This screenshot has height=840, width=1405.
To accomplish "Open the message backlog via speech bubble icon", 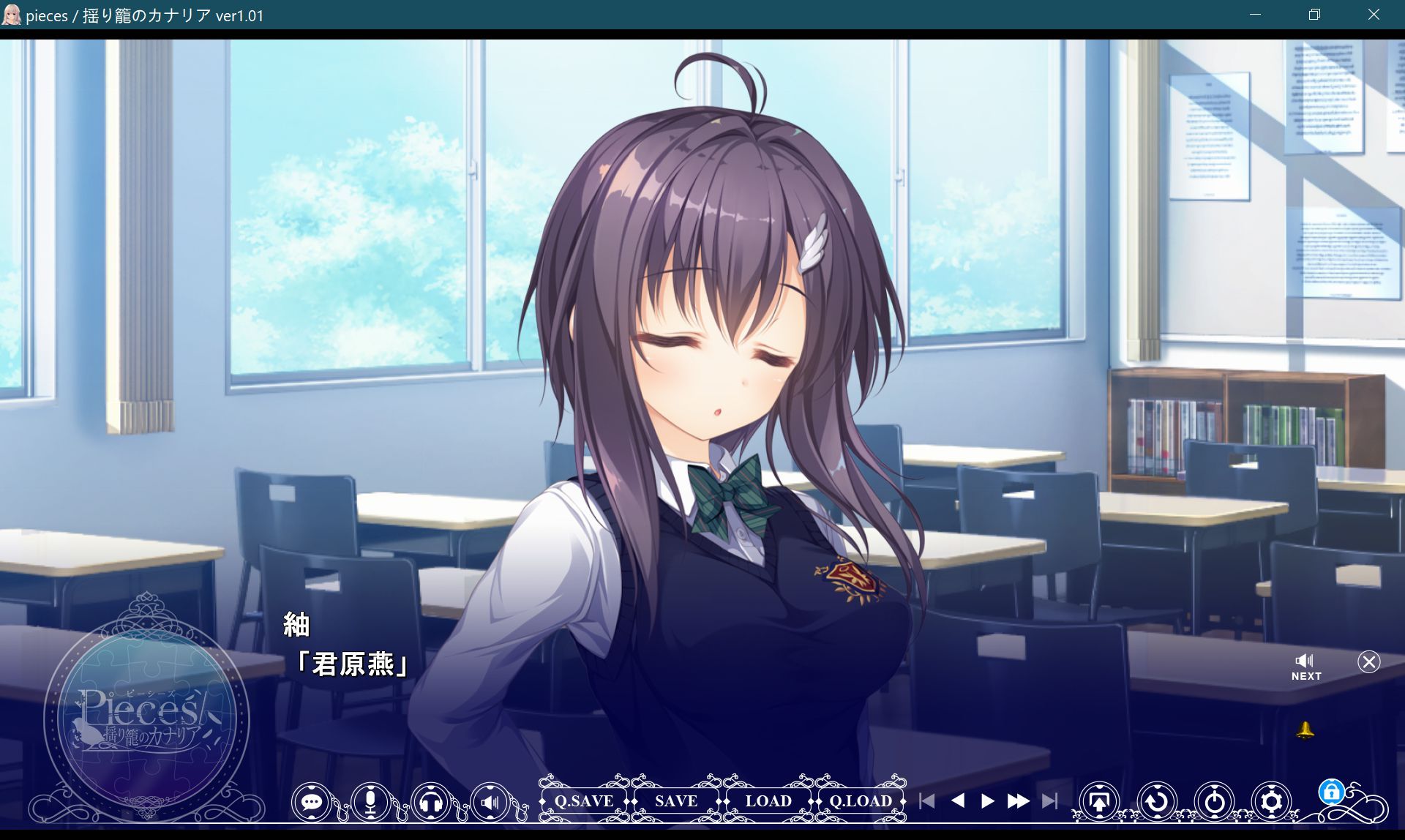I will coord(312,802).
